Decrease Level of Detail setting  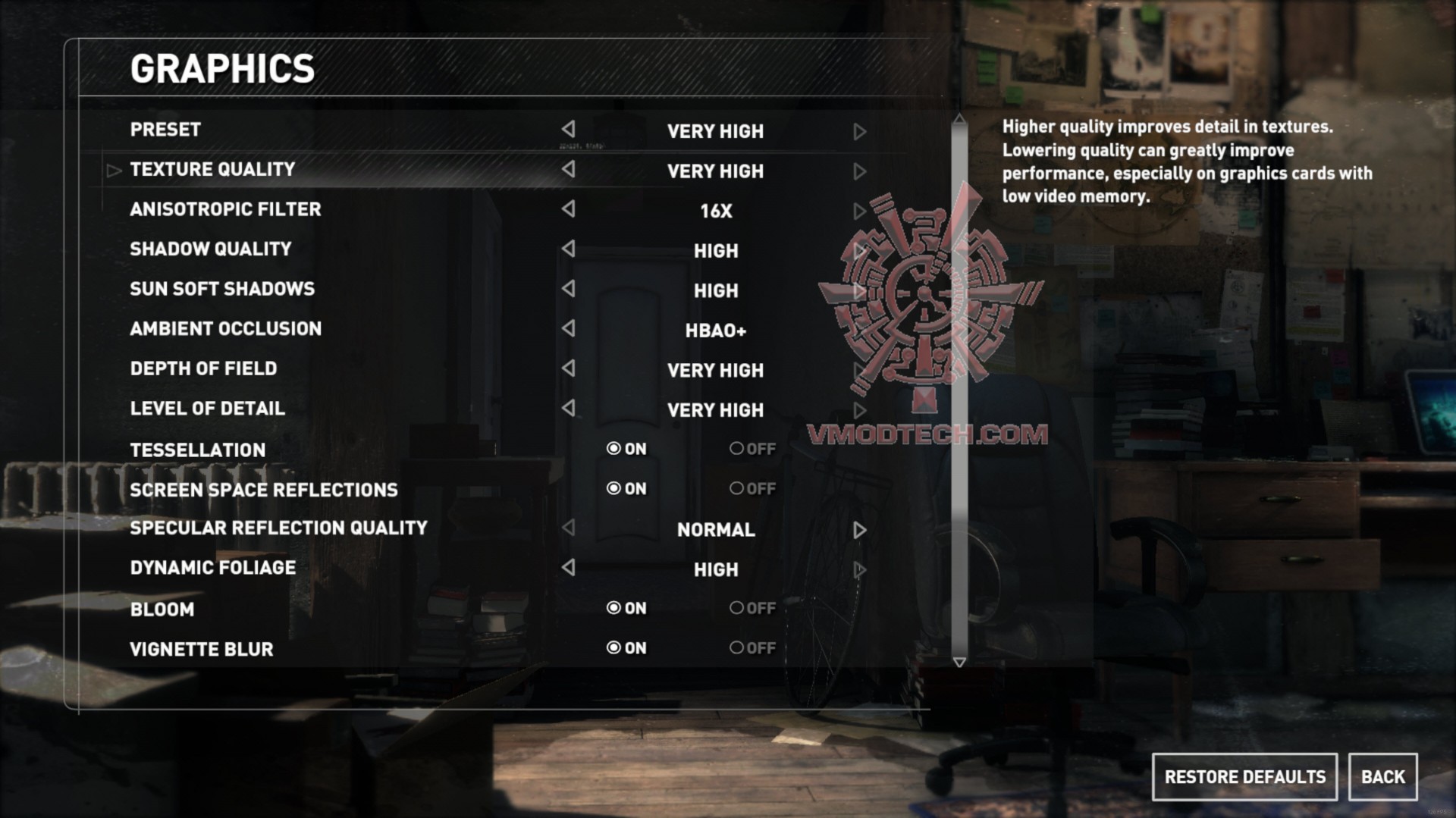568,409
